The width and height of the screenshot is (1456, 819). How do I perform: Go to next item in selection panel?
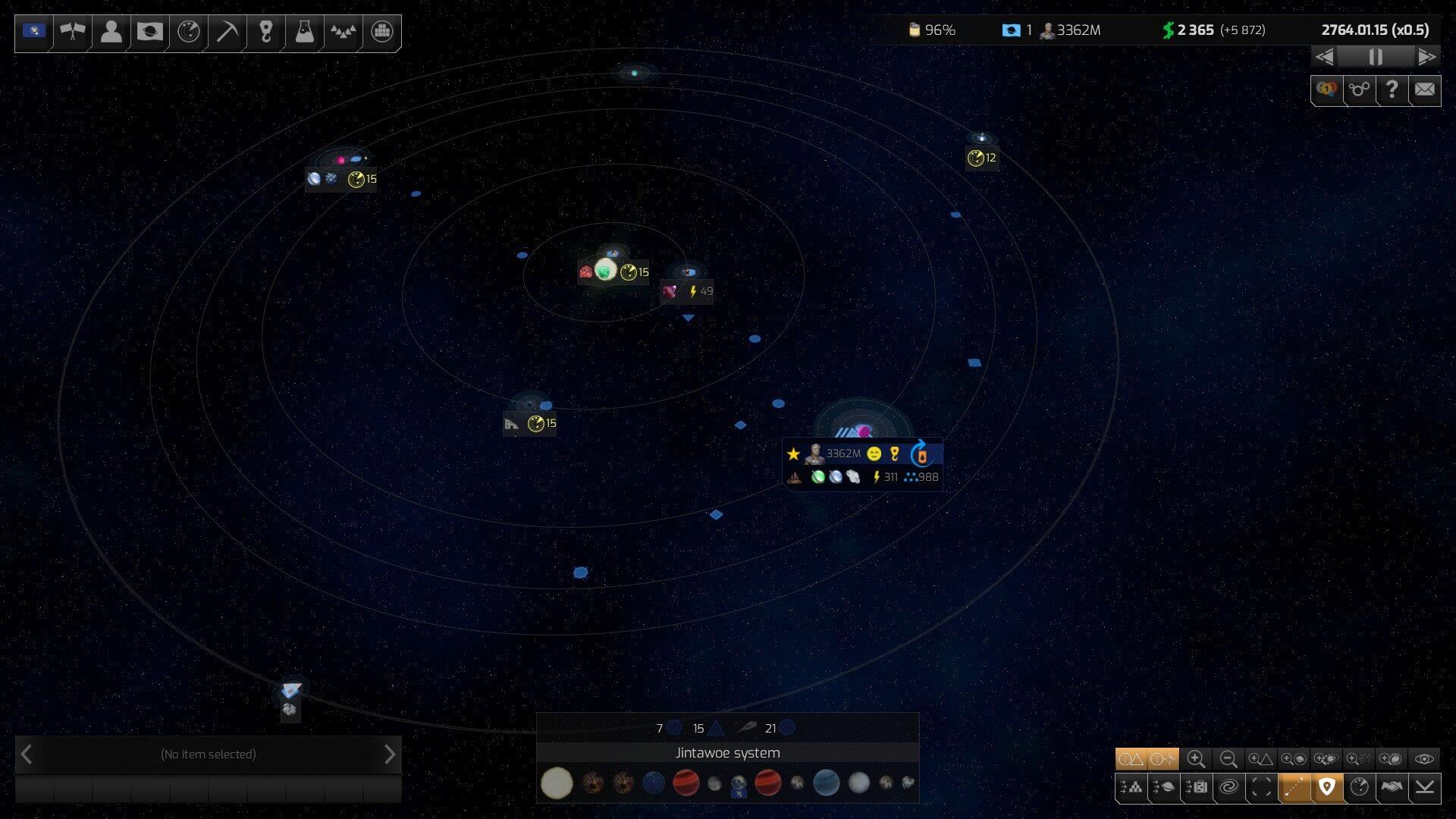click(389, 755)
